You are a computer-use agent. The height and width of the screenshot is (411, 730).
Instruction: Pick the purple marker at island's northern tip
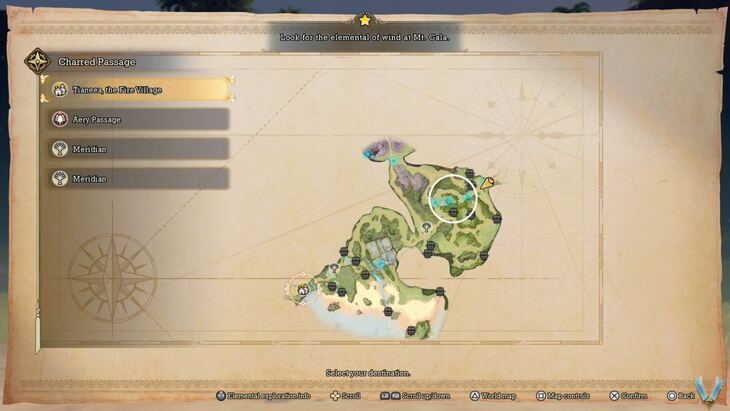click(x=372, y=153)
